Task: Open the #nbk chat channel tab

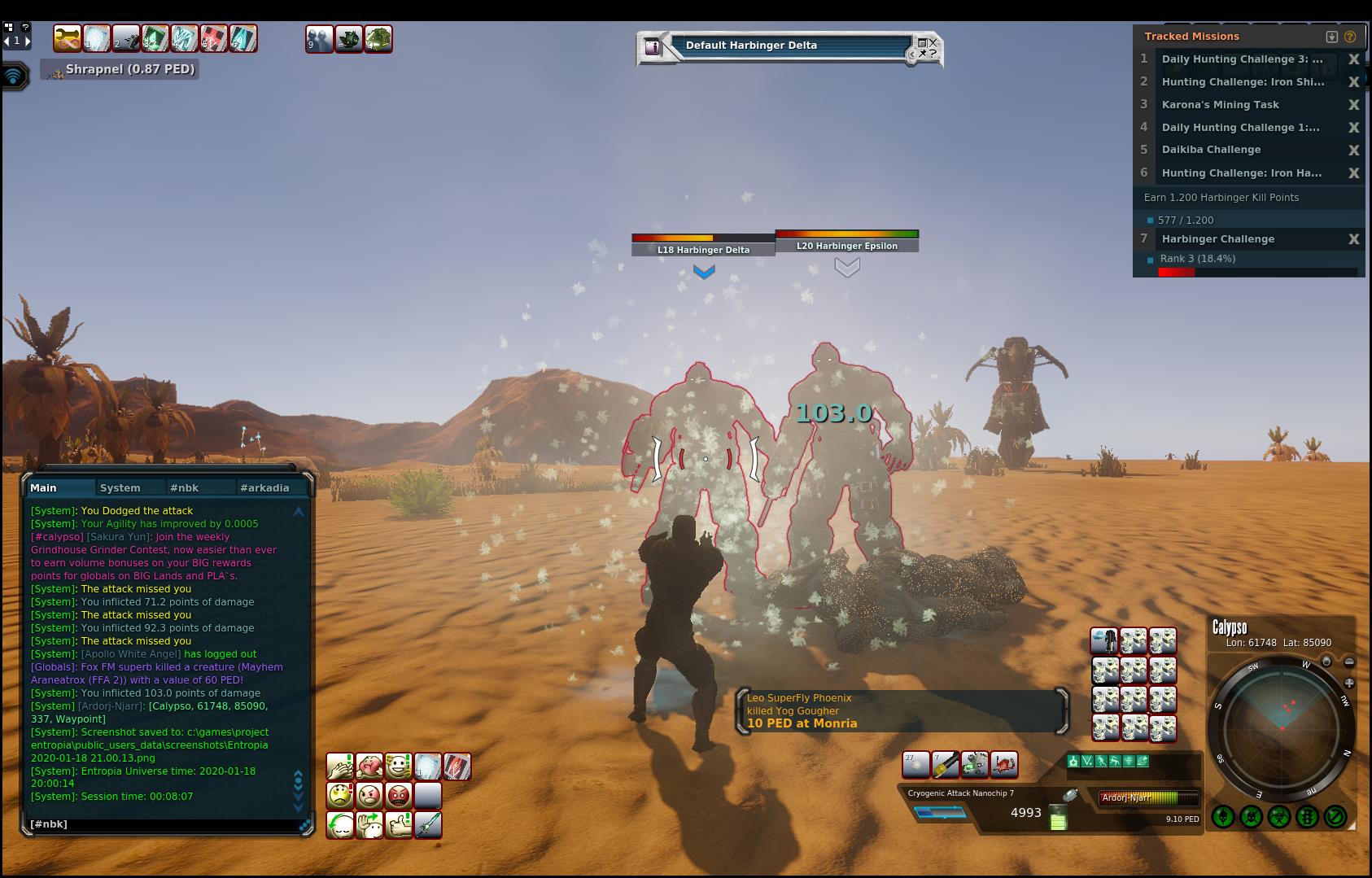Action: tap(184, 488)
